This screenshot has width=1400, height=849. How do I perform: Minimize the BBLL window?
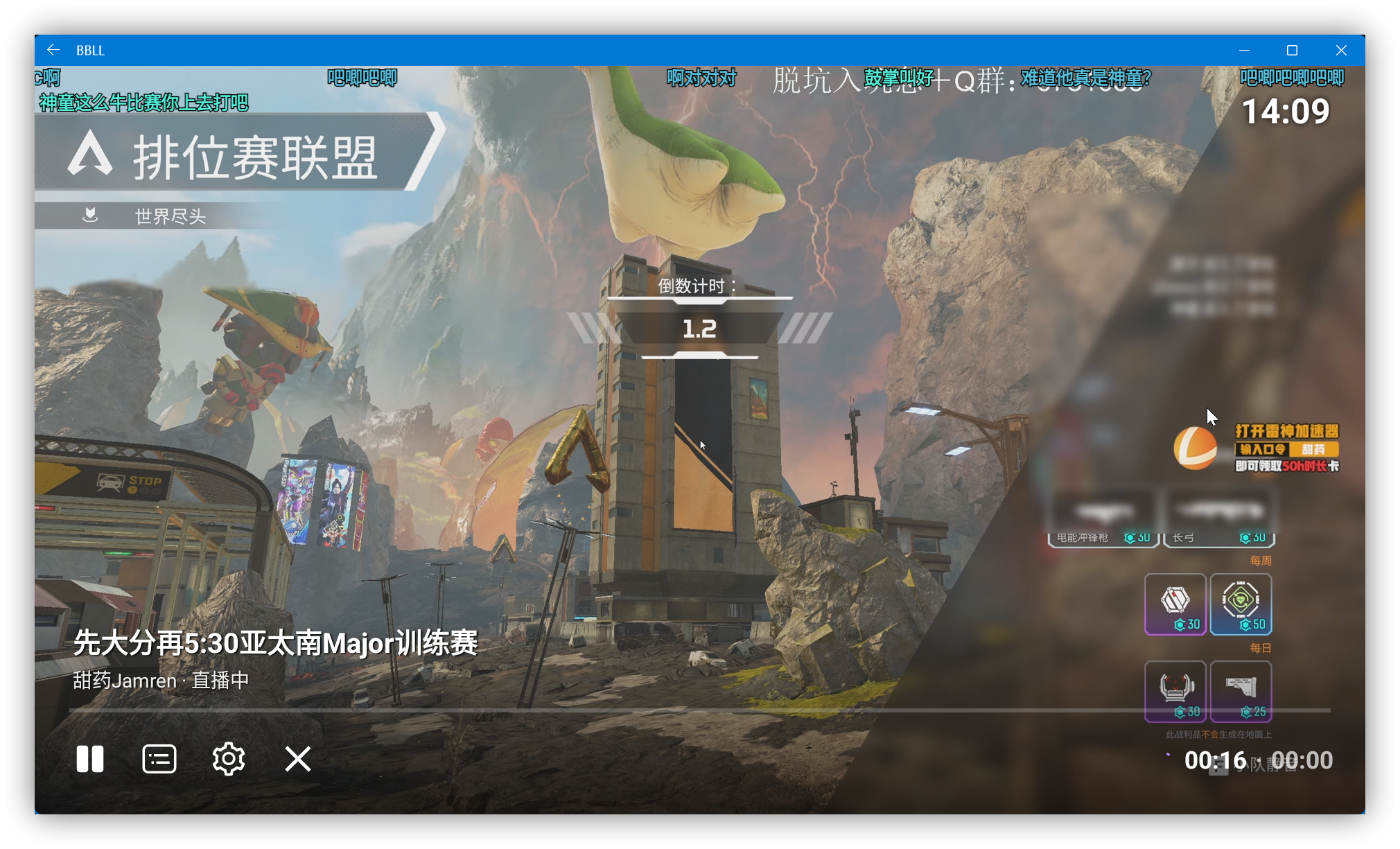(x=1244, y=50)
